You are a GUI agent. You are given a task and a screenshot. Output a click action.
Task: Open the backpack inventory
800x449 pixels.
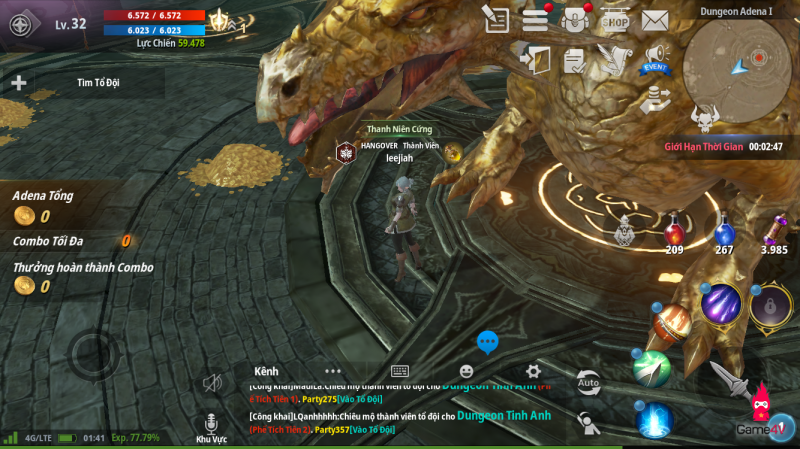(575, 18)
